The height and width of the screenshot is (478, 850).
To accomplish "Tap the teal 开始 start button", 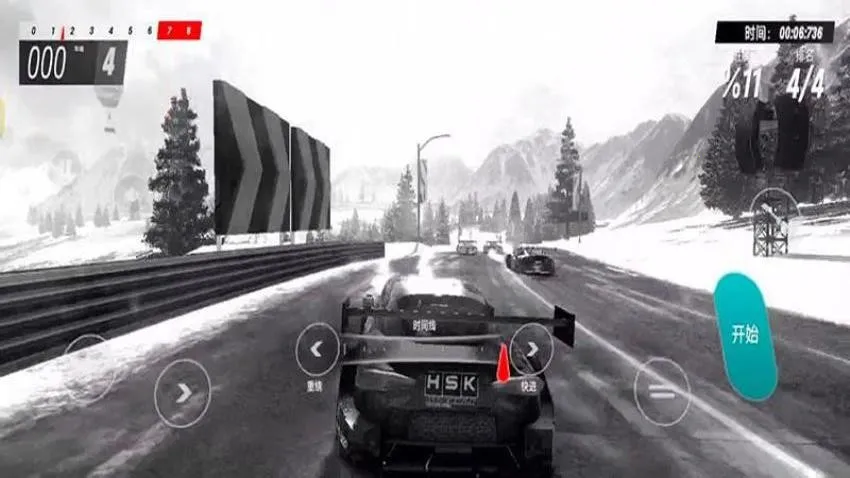I will [x=744, y=337].
